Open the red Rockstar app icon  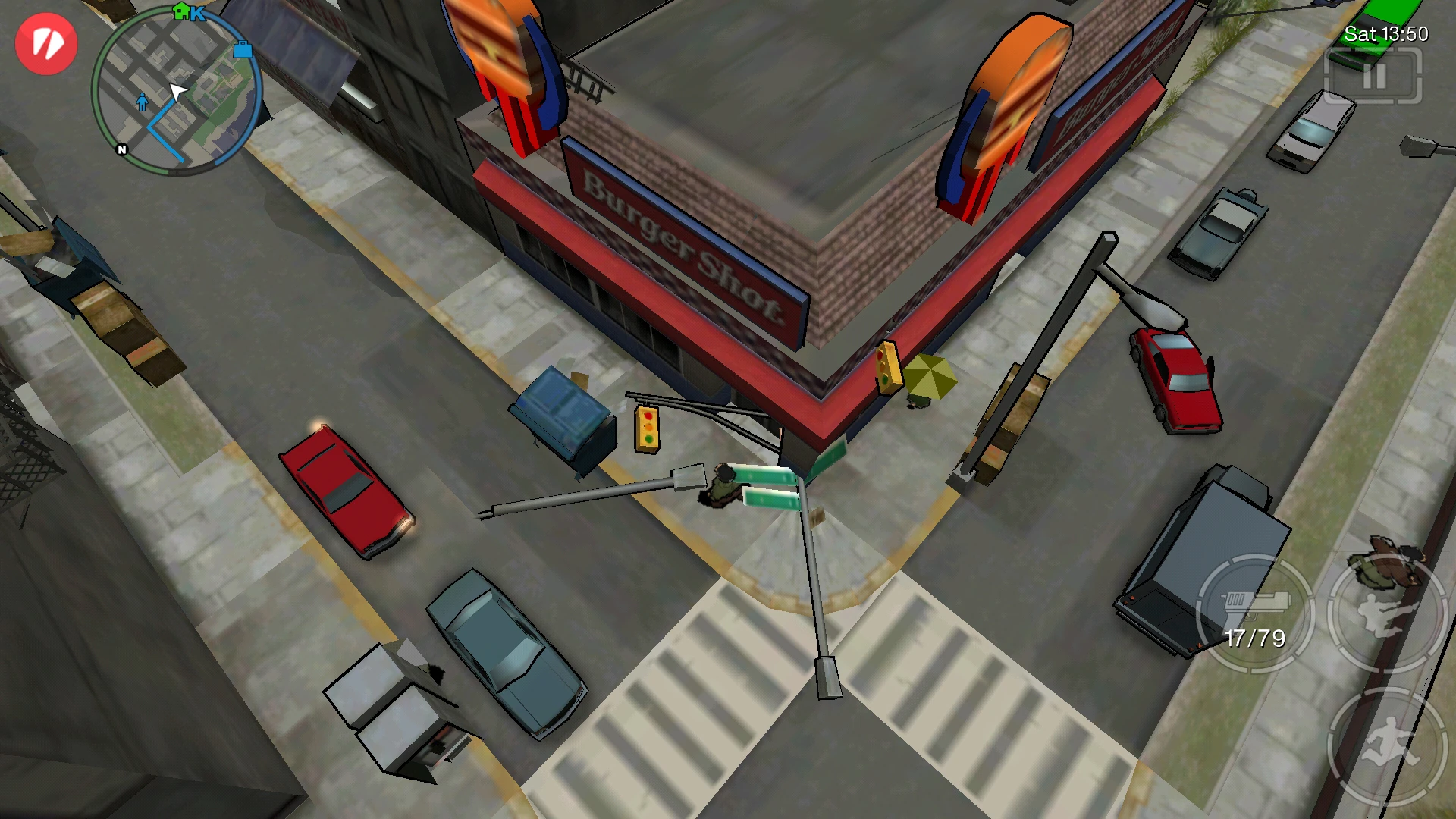click(47, 45)
